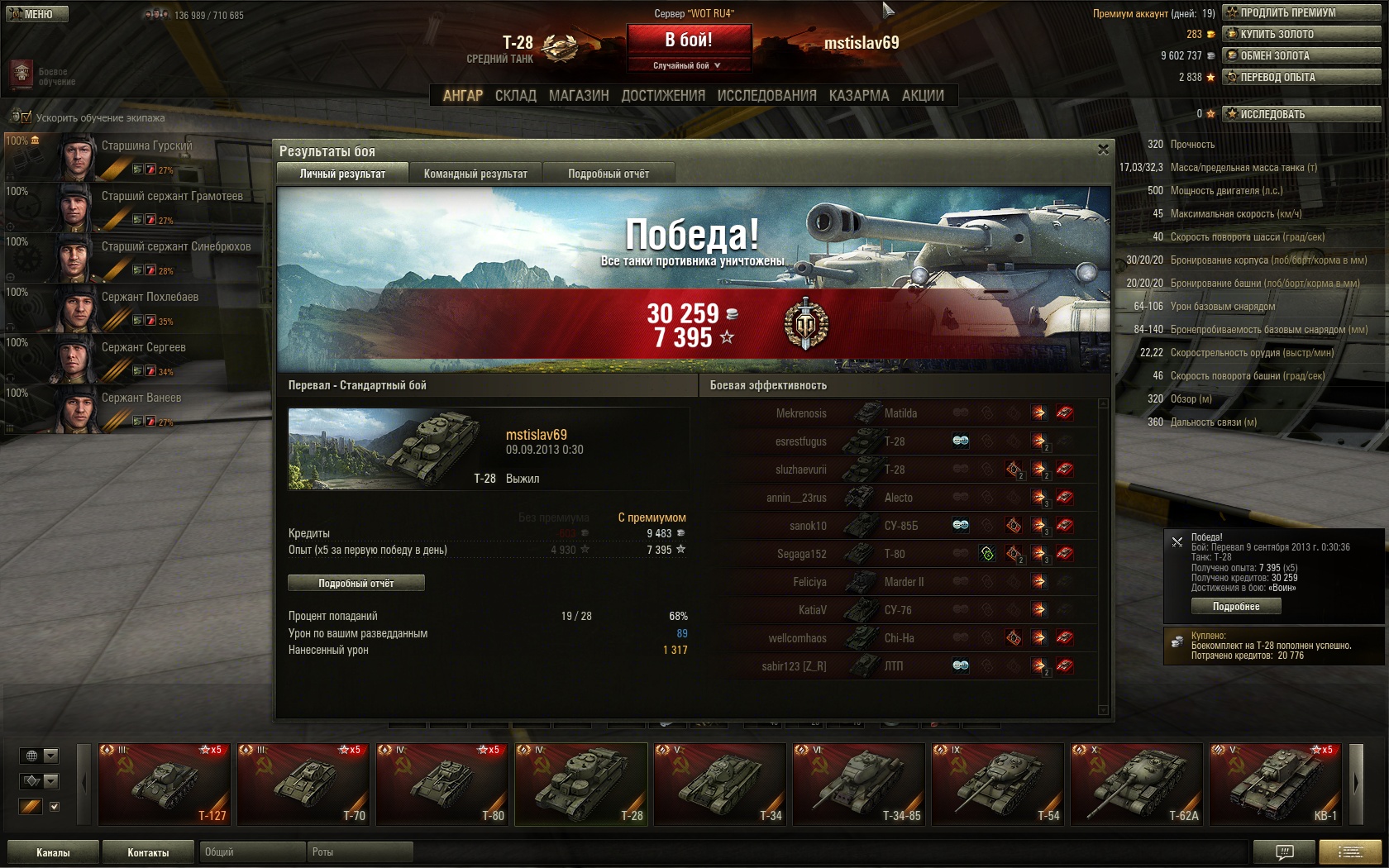Switch to Командный результат tab
Viewport: 1389px width, 868px height.
point(475,174)
